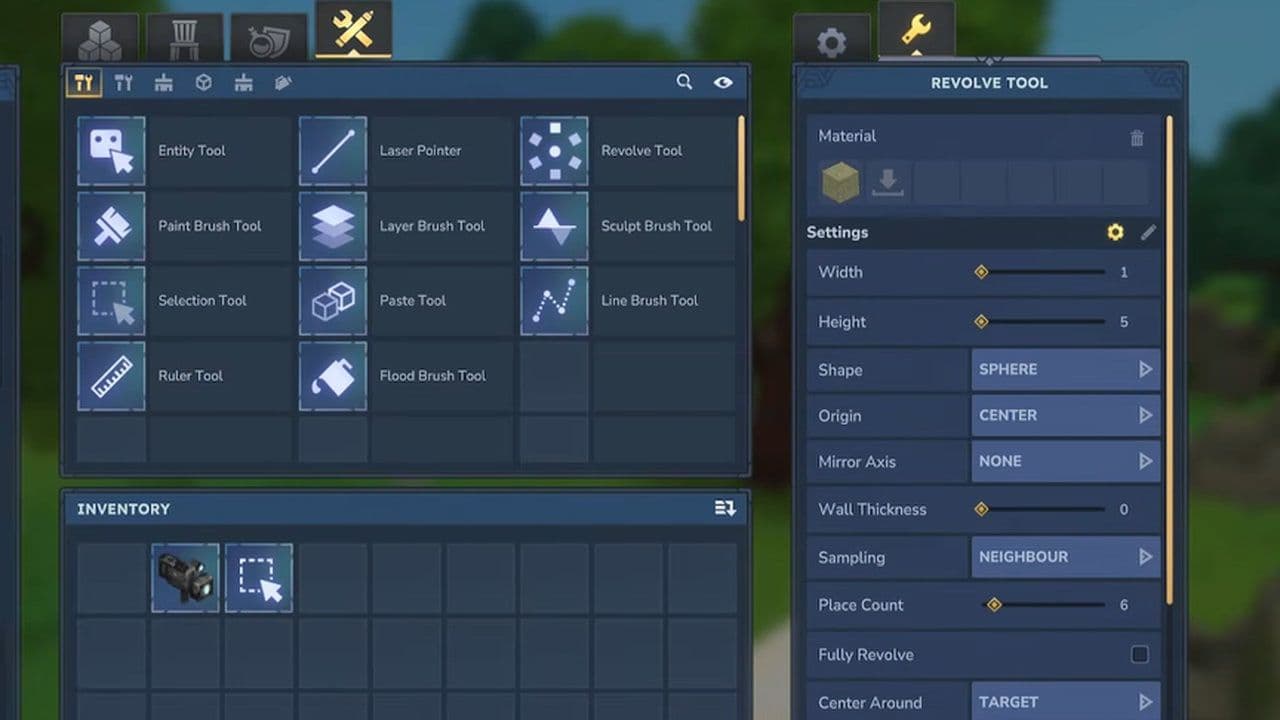
Task: Switch to the furniture tab at the top
Action: 185,35
